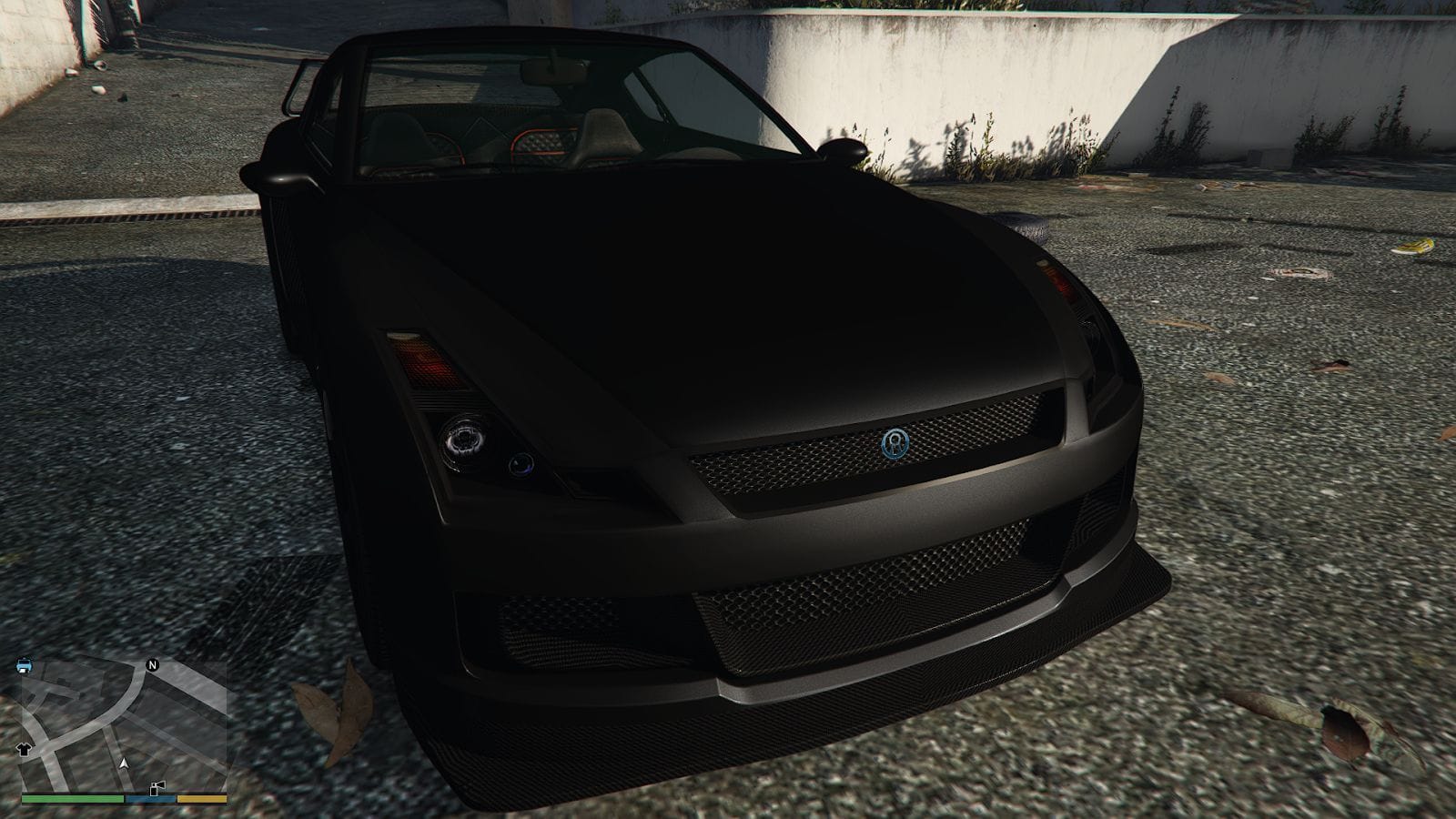Select the blue car blip on the minimap

pos(24,665)
